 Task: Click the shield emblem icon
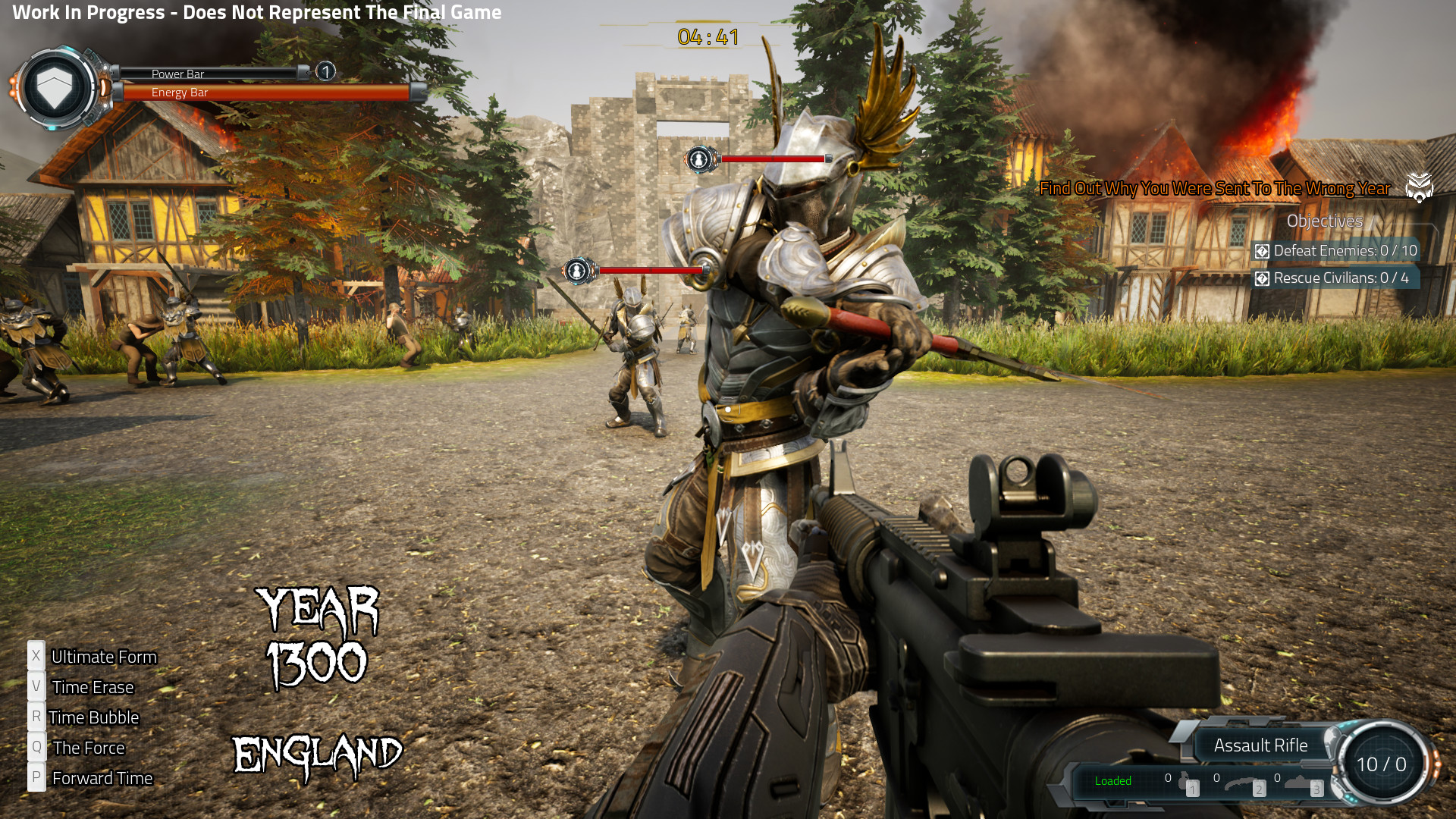(x=55, y=88)
